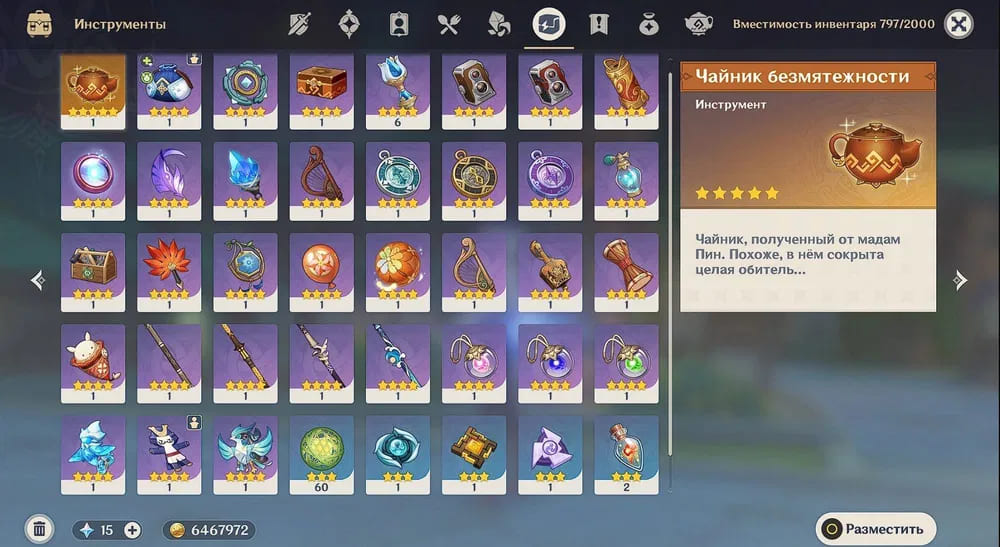
Task: Choose the blue crystal shard item
Action: [245, 176]
